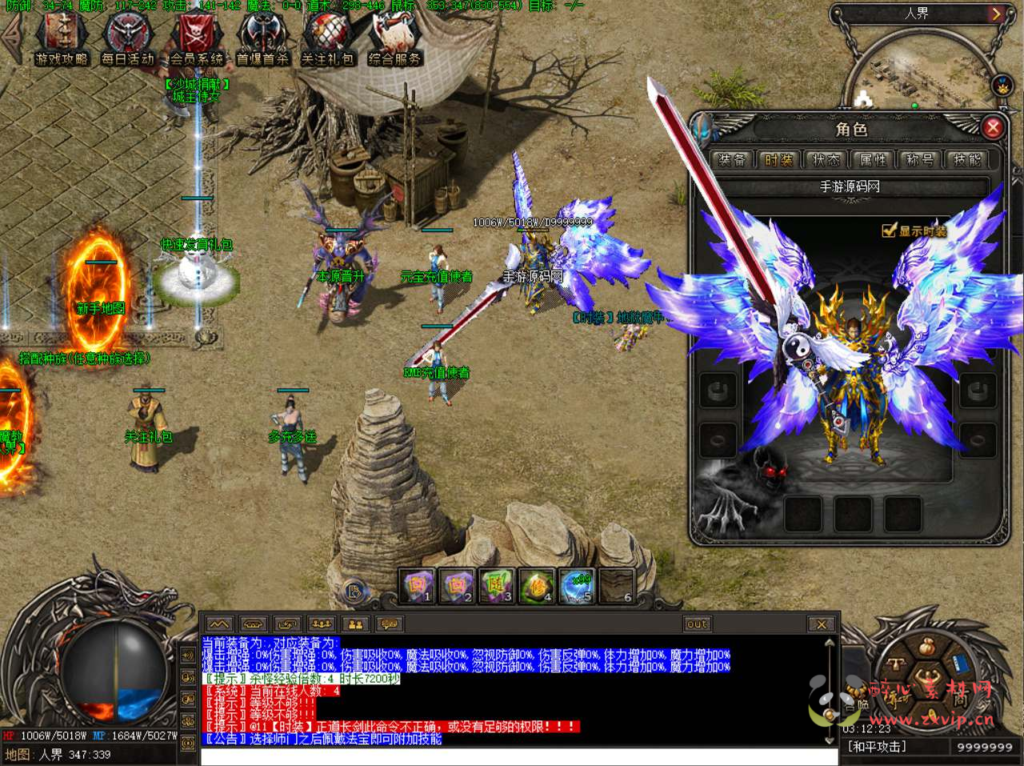Click the OUT button on the chat bar
Viewport: 1024px width, 766px height.
click(697, 624)
